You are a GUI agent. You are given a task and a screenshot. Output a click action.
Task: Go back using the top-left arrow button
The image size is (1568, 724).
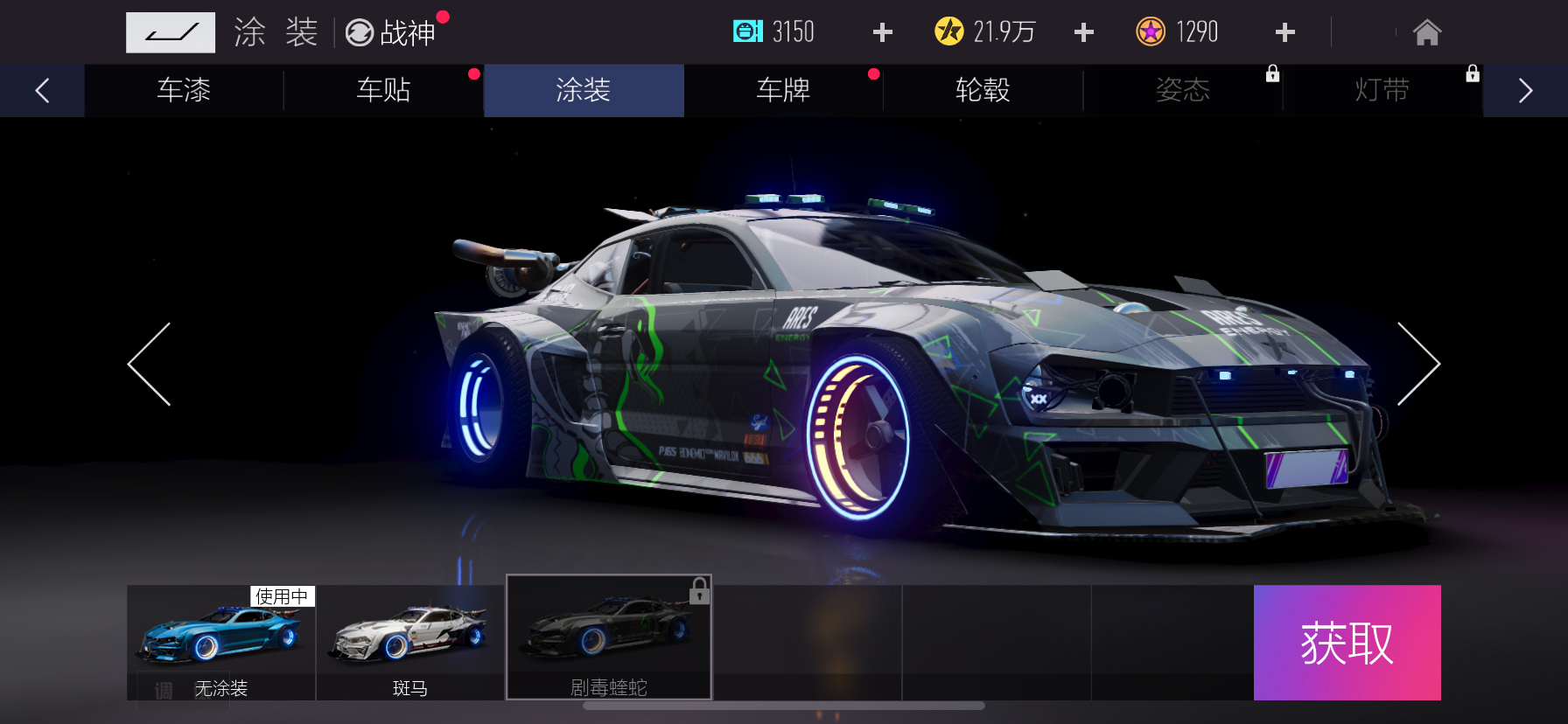pos(170,32)
